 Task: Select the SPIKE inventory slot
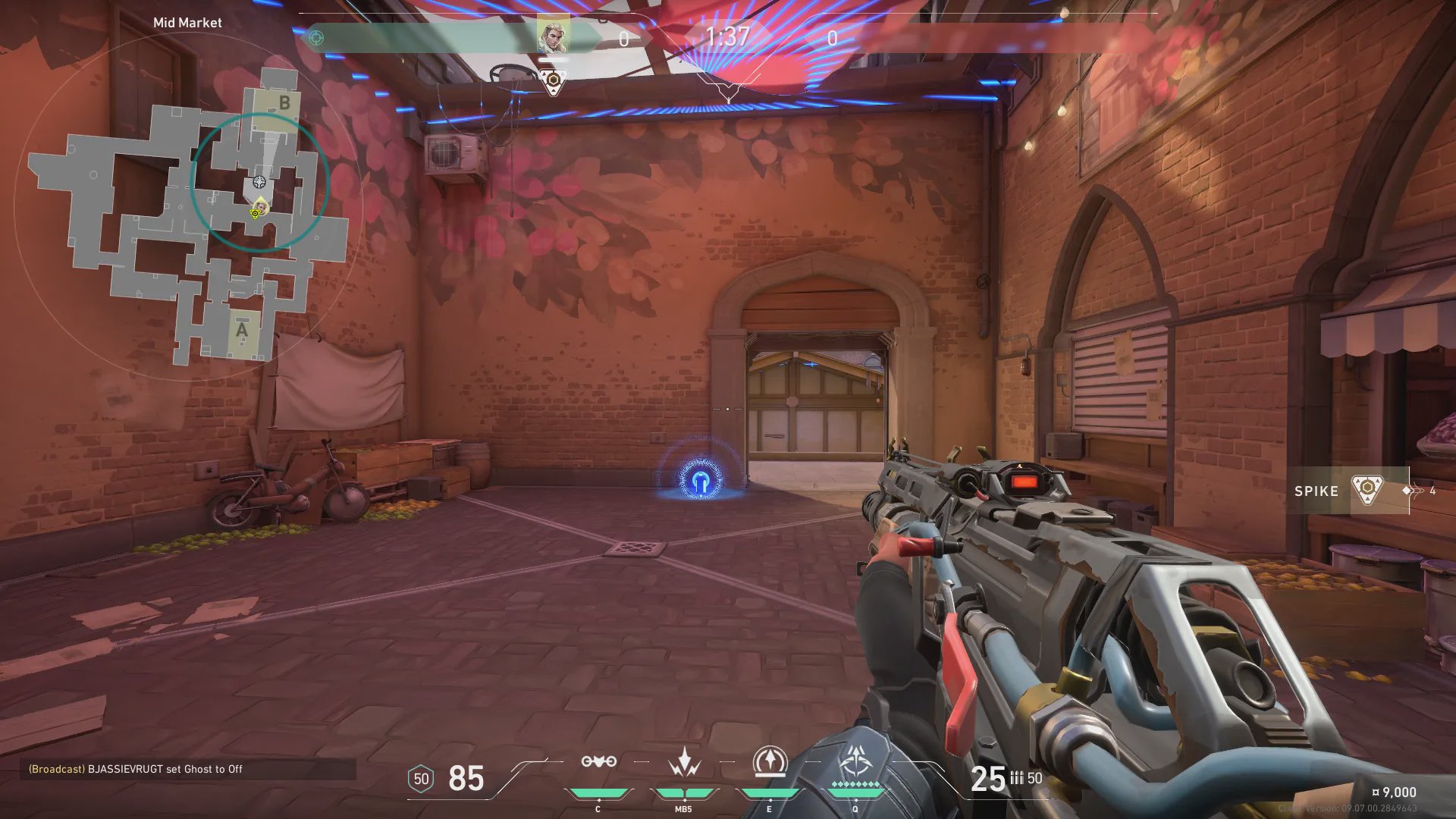pos(1347,491)
